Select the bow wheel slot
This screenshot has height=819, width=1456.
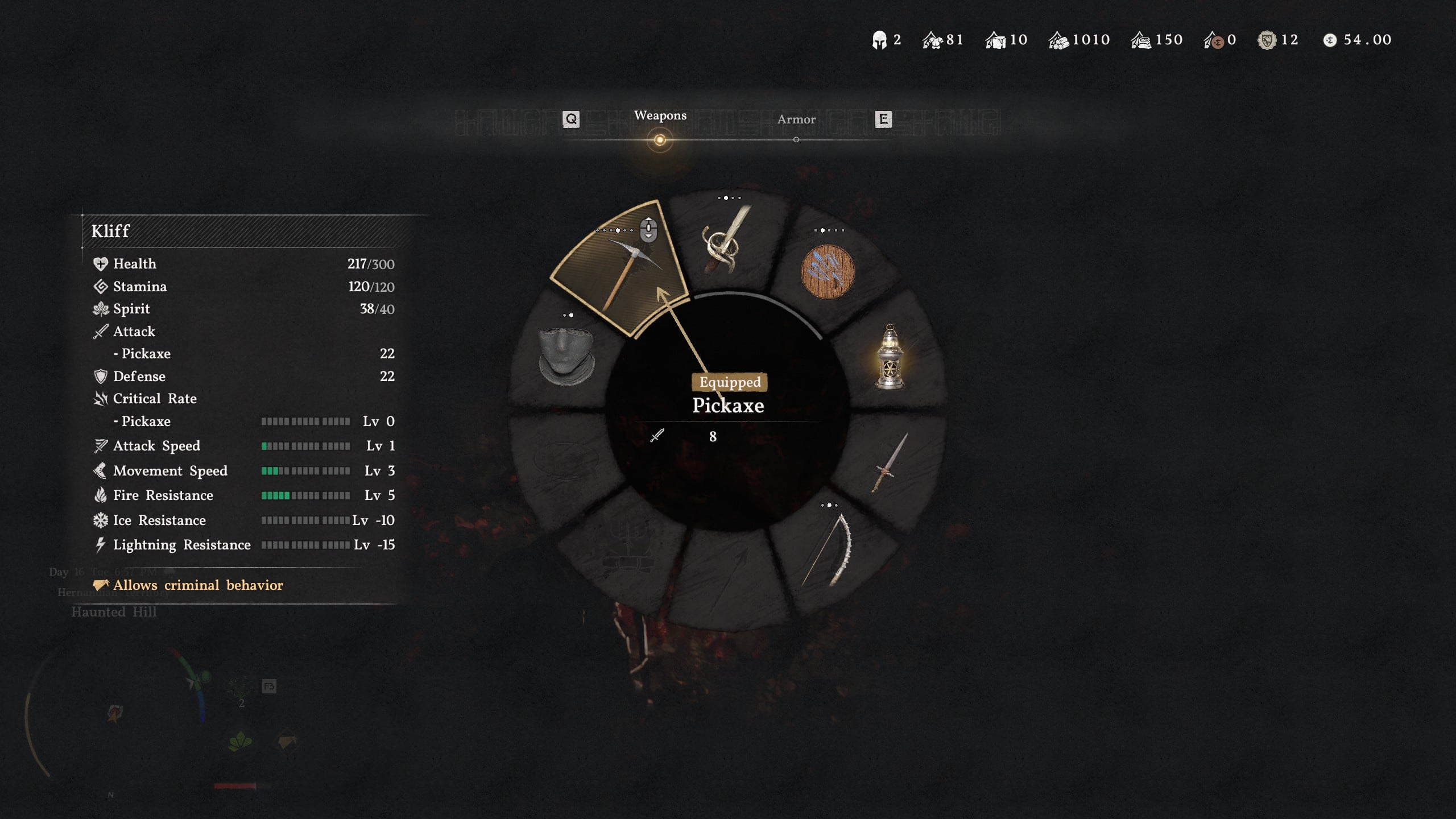pyautogui.click(x=829, y=549)
